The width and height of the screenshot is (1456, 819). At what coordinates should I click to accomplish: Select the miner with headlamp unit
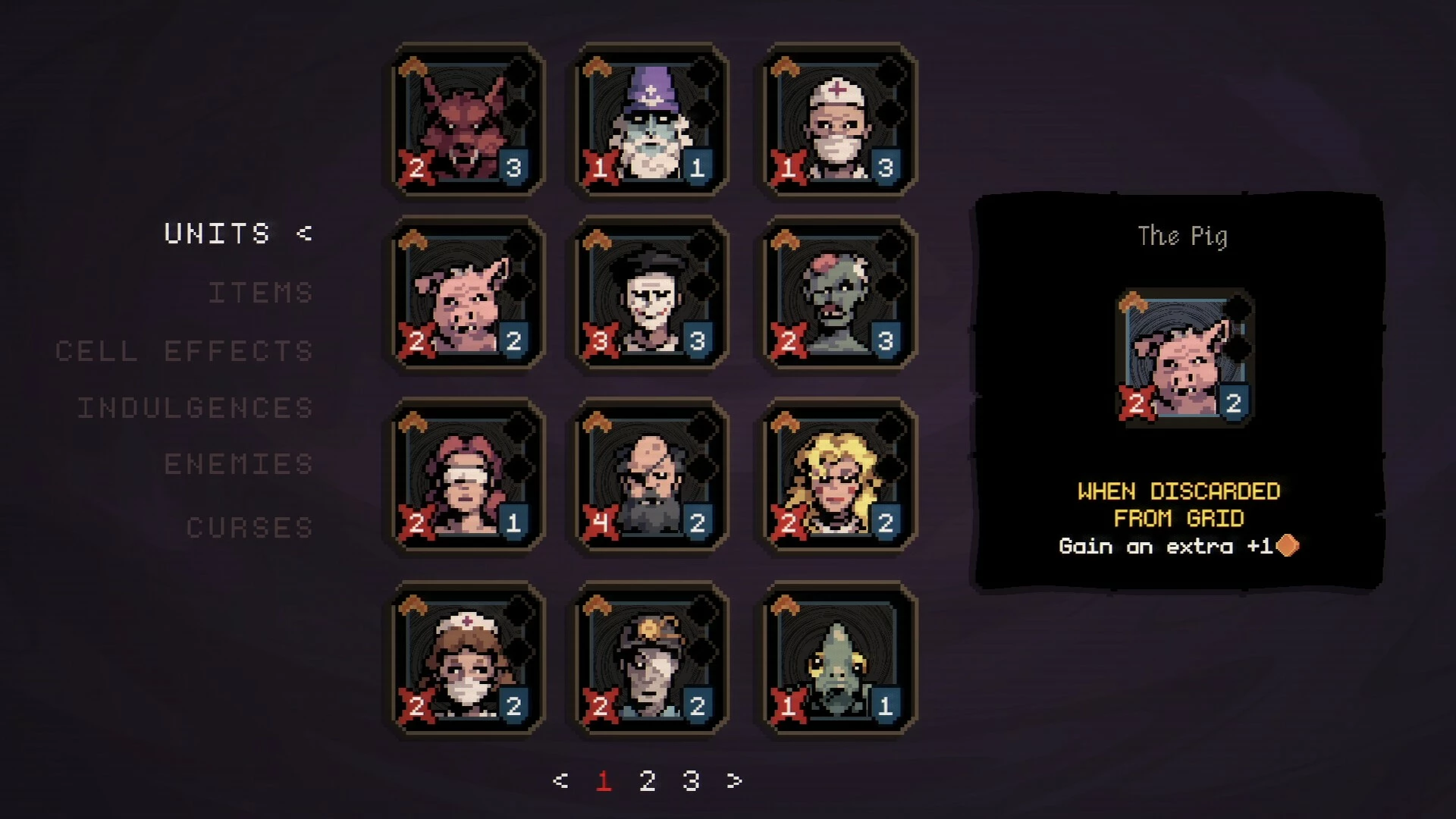pos(651,659)
